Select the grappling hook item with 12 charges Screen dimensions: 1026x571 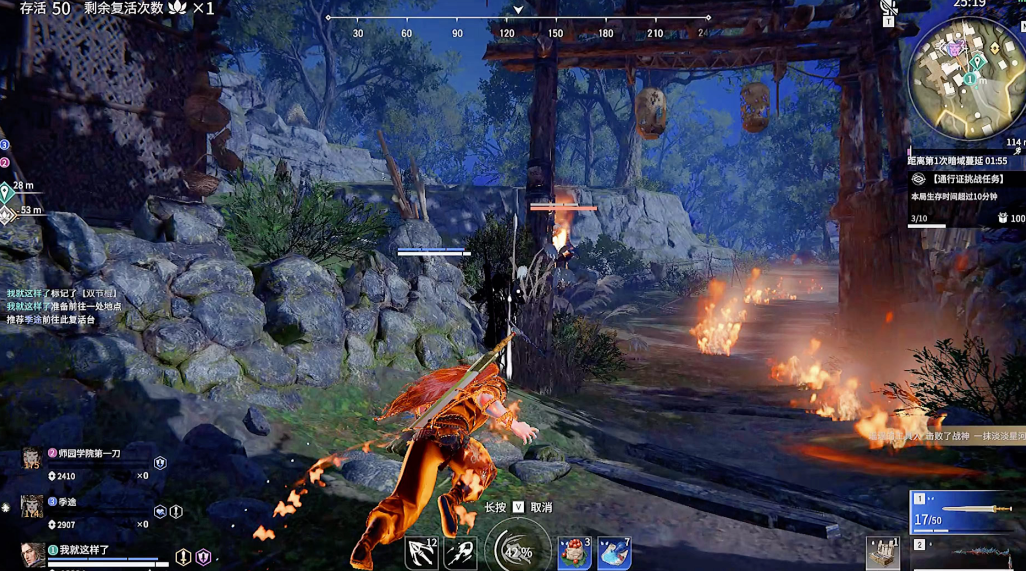point(421,552)
